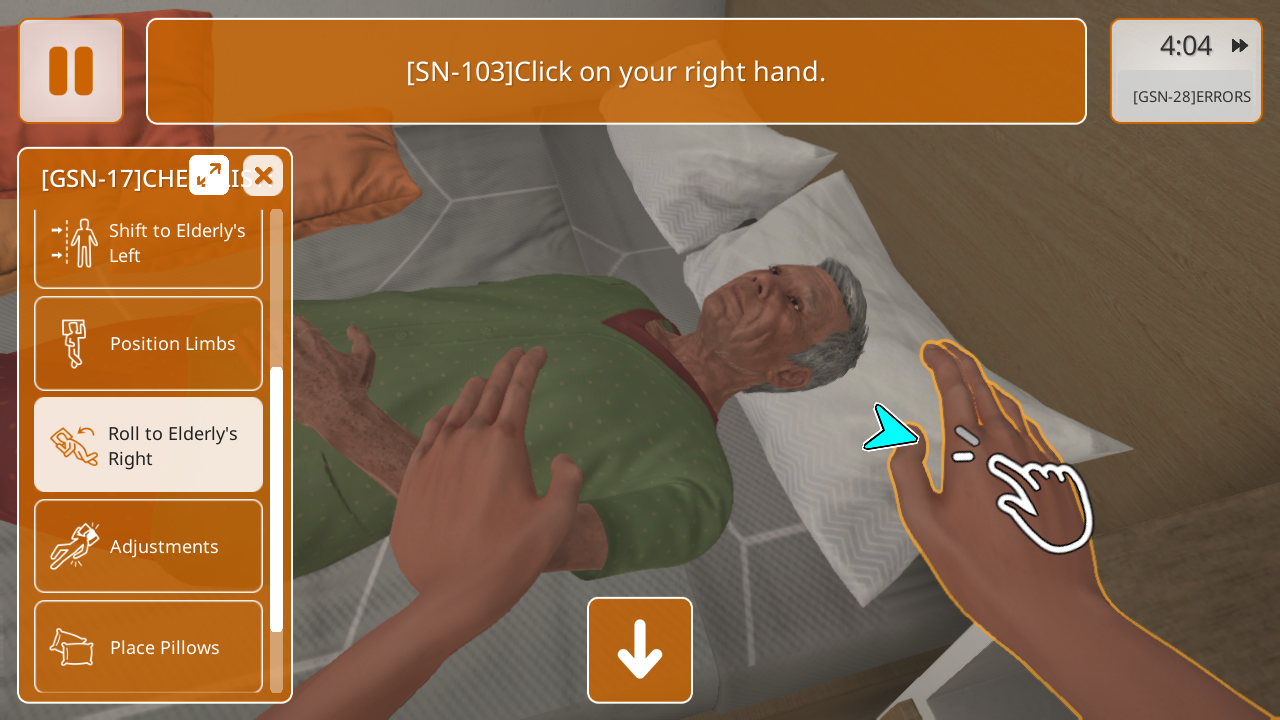Choose the Place Pillows step
Screen dimensions: 1280x720
point(149,647)
